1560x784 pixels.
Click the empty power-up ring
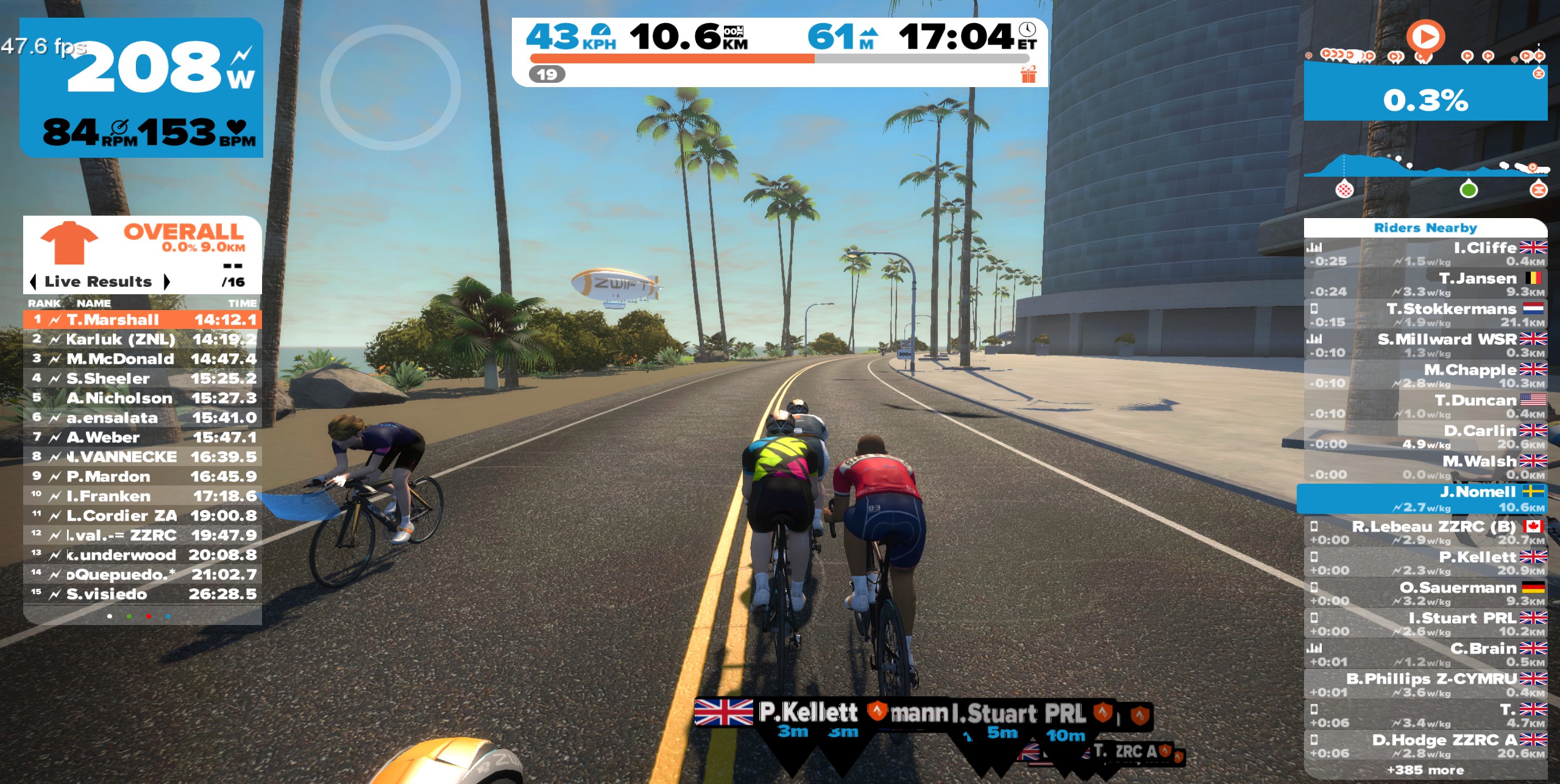pyautogui.click(x=391, y=87)
